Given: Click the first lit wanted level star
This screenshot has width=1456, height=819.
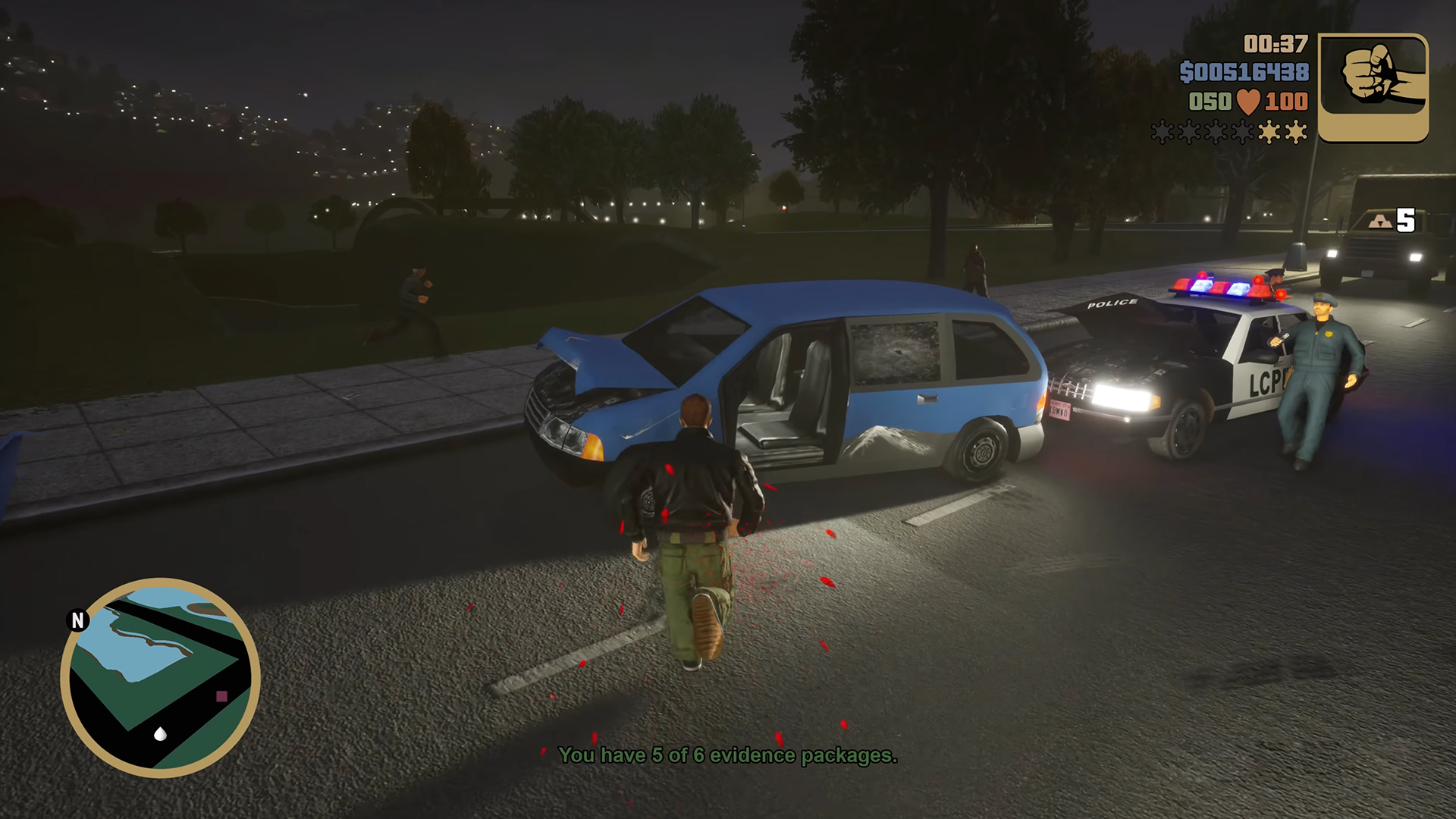Looking at the screenshot, I should [x=1269, y=133].
